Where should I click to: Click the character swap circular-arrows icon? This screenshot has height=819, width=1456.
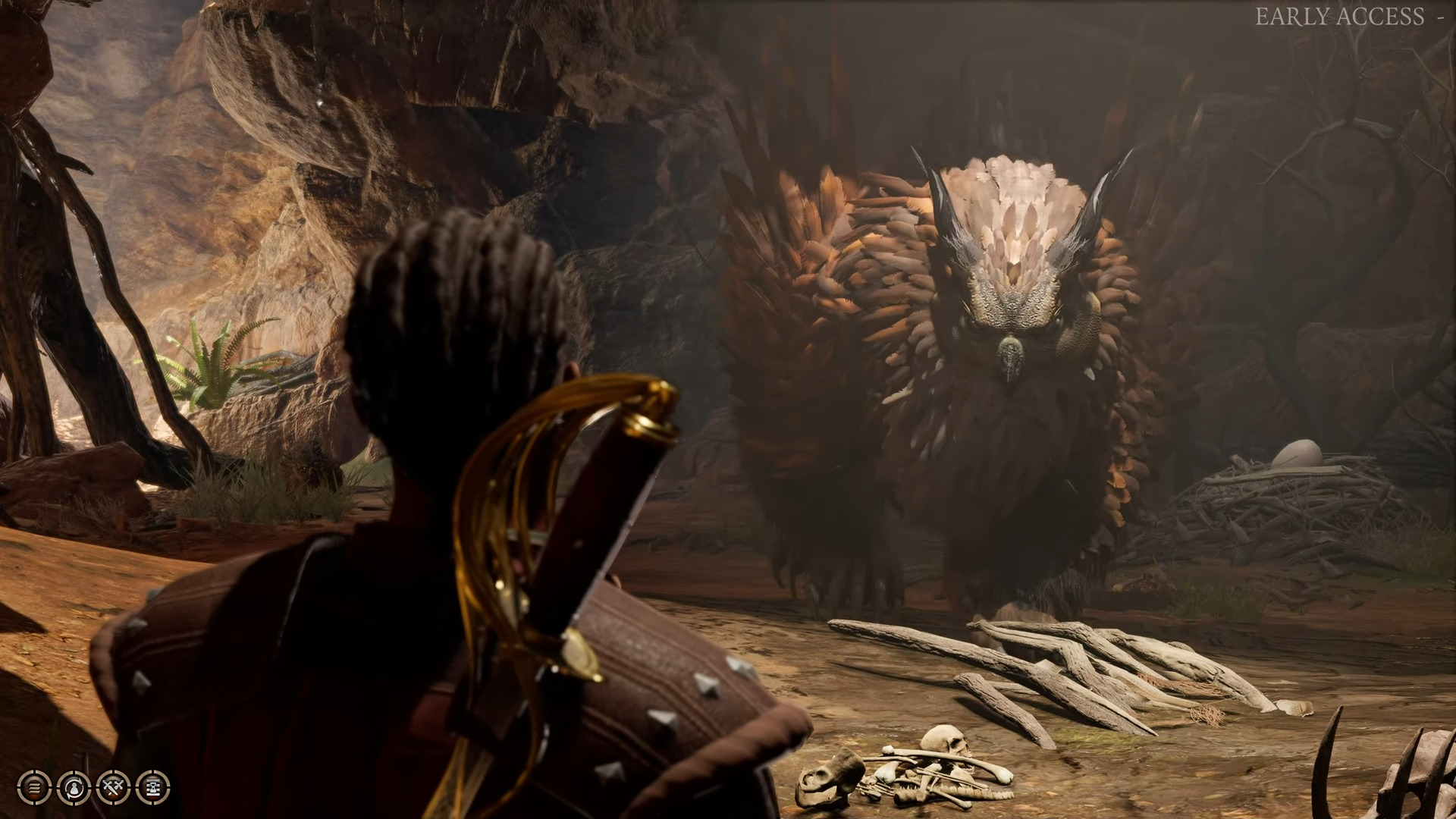point(74,788)
